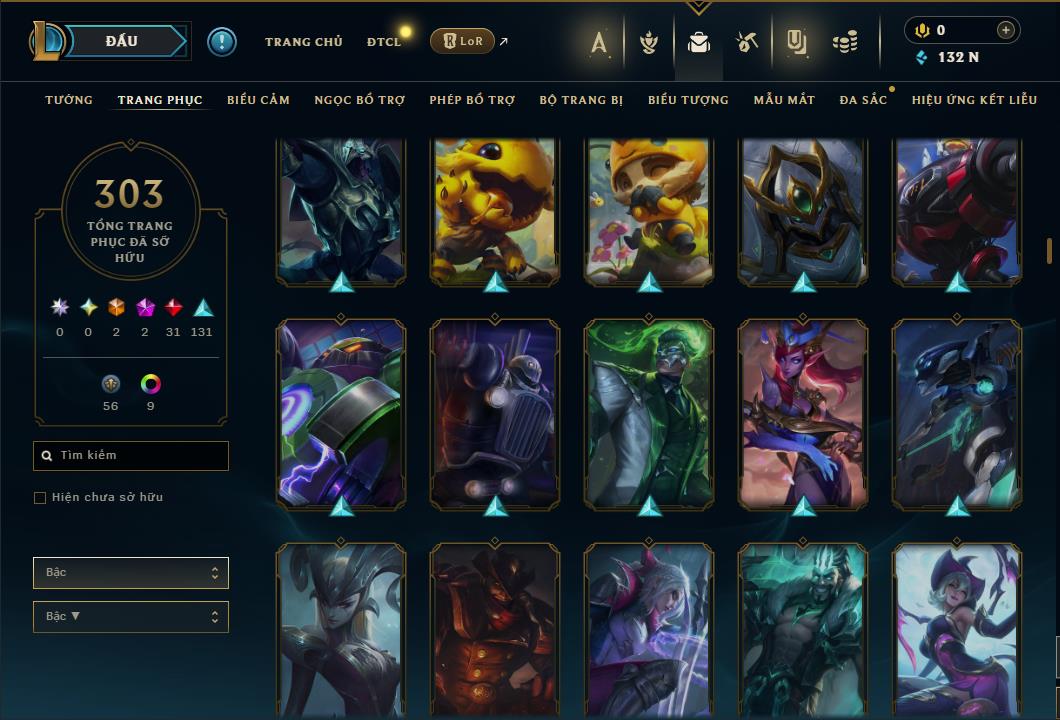Open the TRANG CHỦ home page
Image resolution: width=1060 pixels, height=720 pixels.
pyautogui.click(x=303, y=42)
